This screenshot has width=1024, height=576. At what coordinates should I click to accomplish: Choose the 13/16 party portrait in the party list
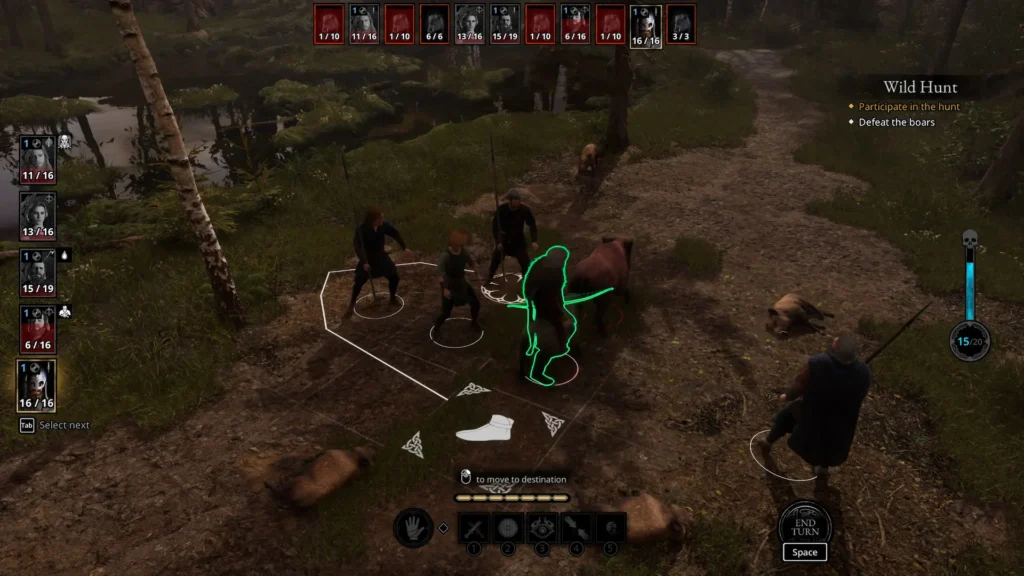[x=37, y=216]
